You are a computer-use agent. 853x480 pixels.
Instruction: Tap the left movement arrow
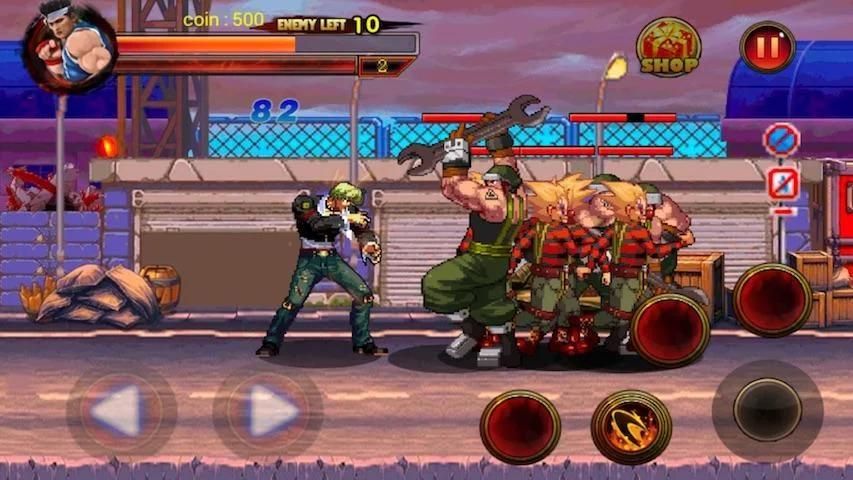(x=121, y=411)
